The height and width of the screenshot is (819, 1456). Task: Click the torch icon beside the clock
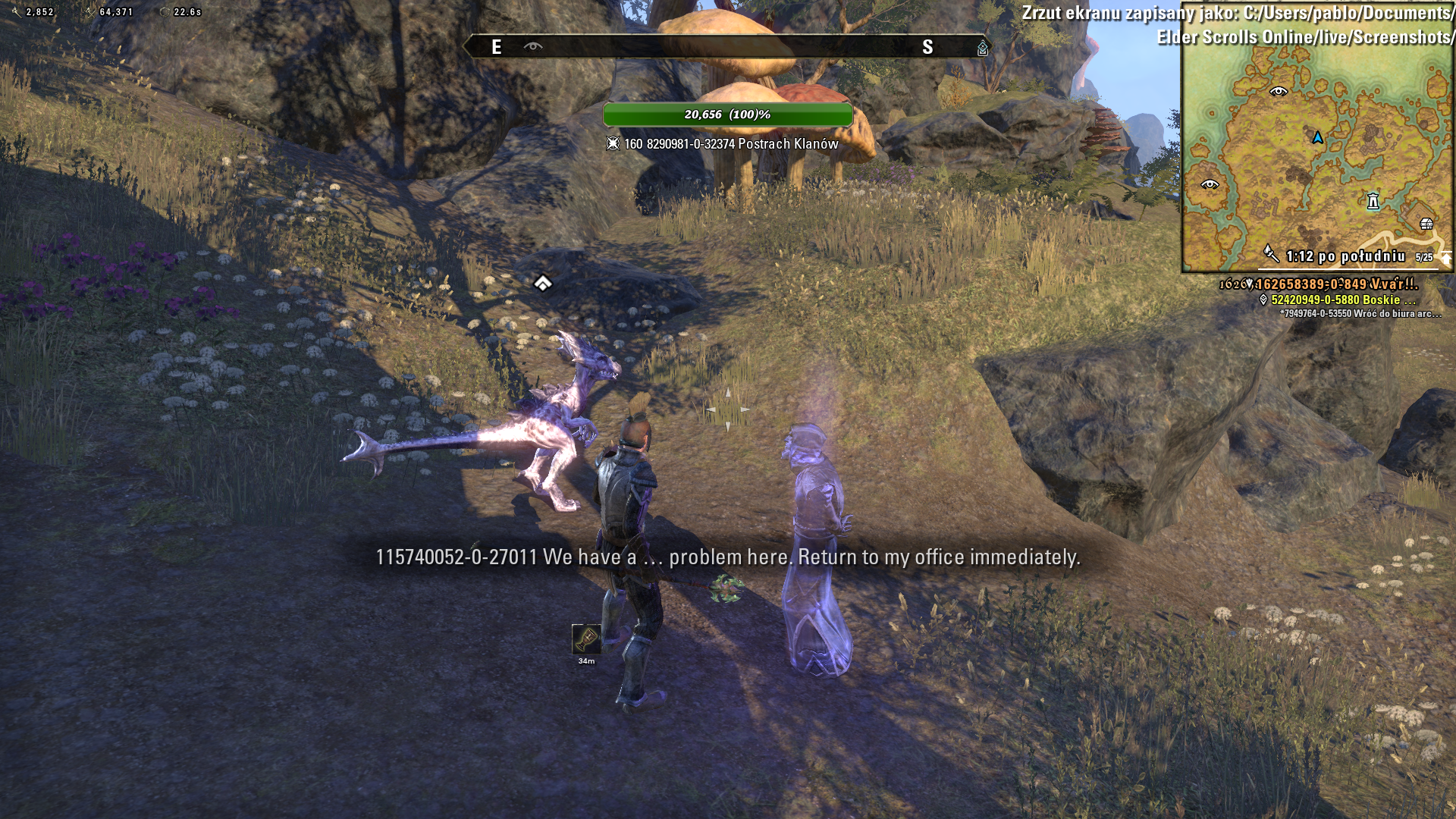pos(1271,254)
